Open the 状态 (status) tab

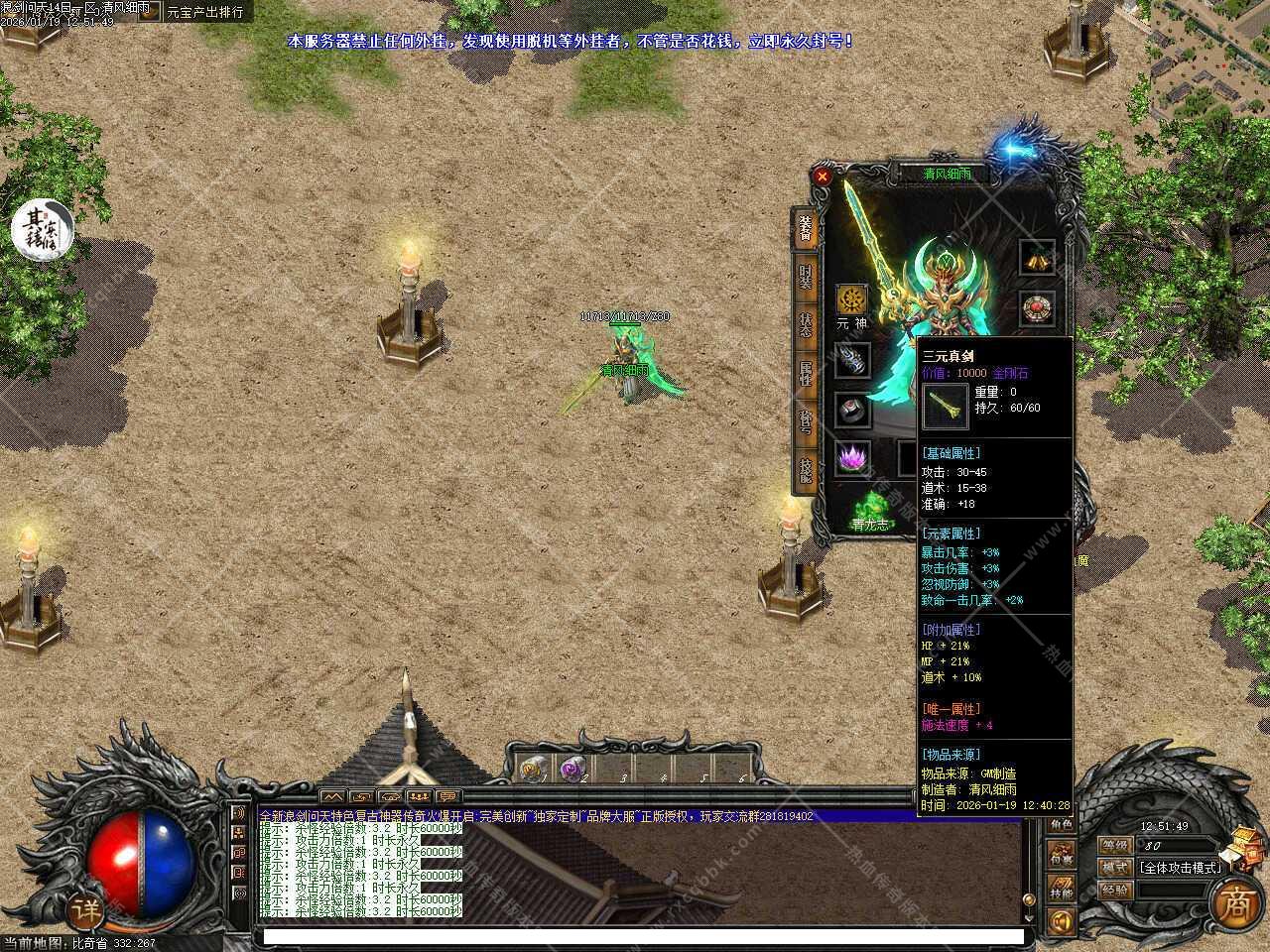point(805,325)
